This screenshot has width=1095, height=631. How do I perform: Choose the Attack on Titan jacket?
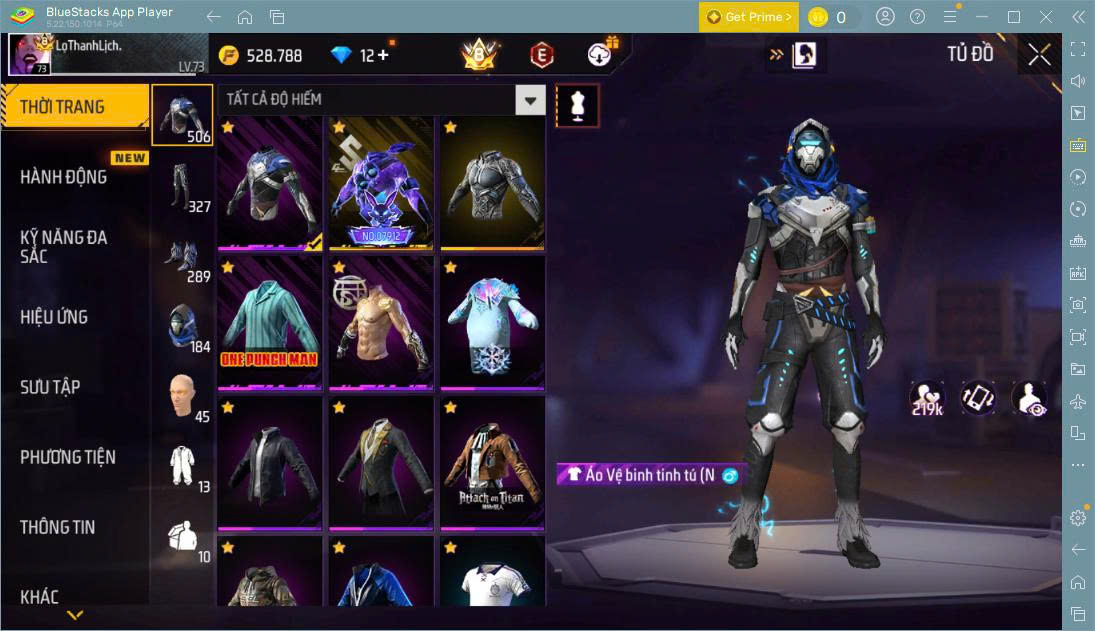pyautogui.click(x=492, y=462)
